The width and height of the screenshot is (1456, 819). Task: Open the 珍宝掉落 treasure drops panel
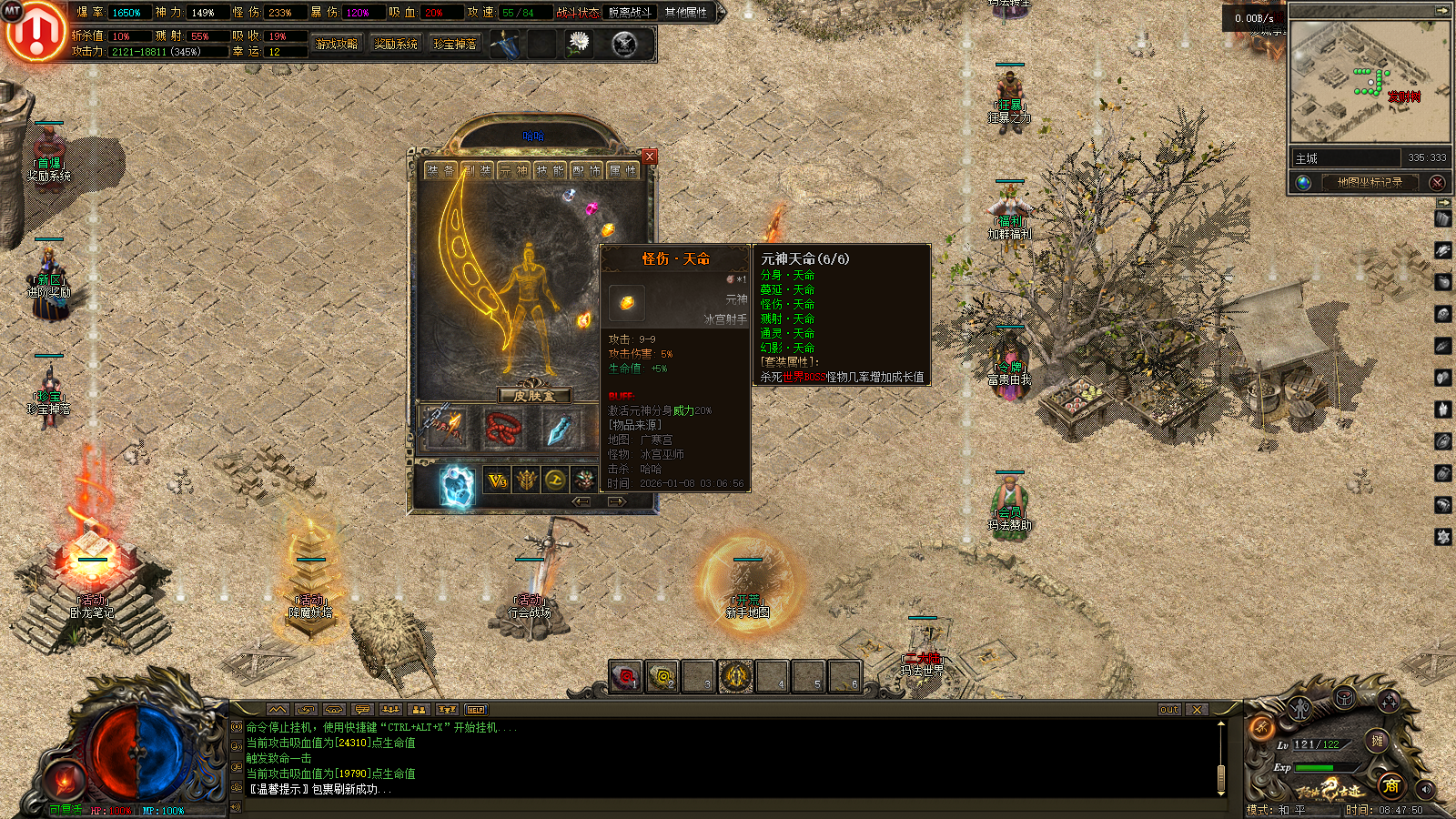pos(455,44)
